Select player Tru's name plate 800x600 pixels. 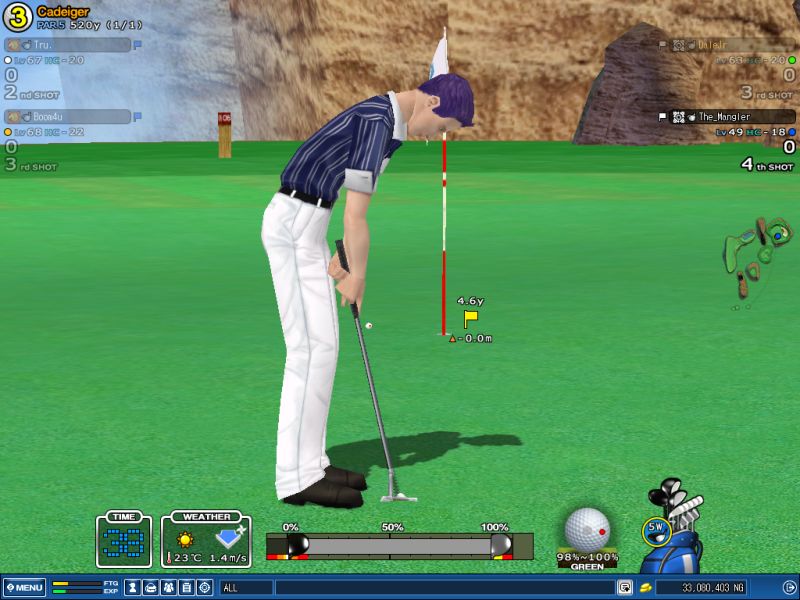pos(68,45)
